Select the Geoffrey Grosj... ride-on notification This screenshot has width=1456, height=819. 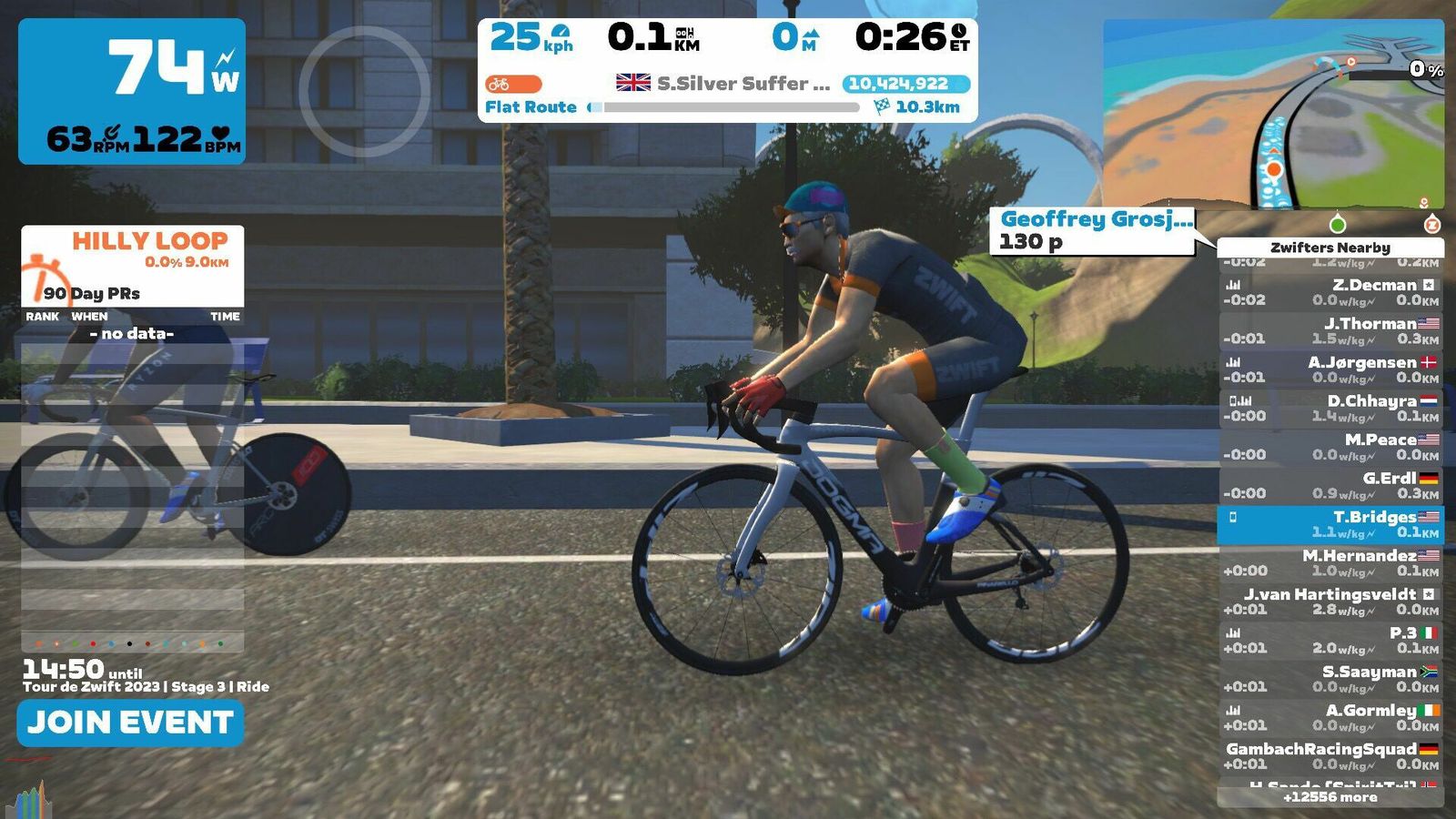pos(1092,230)
